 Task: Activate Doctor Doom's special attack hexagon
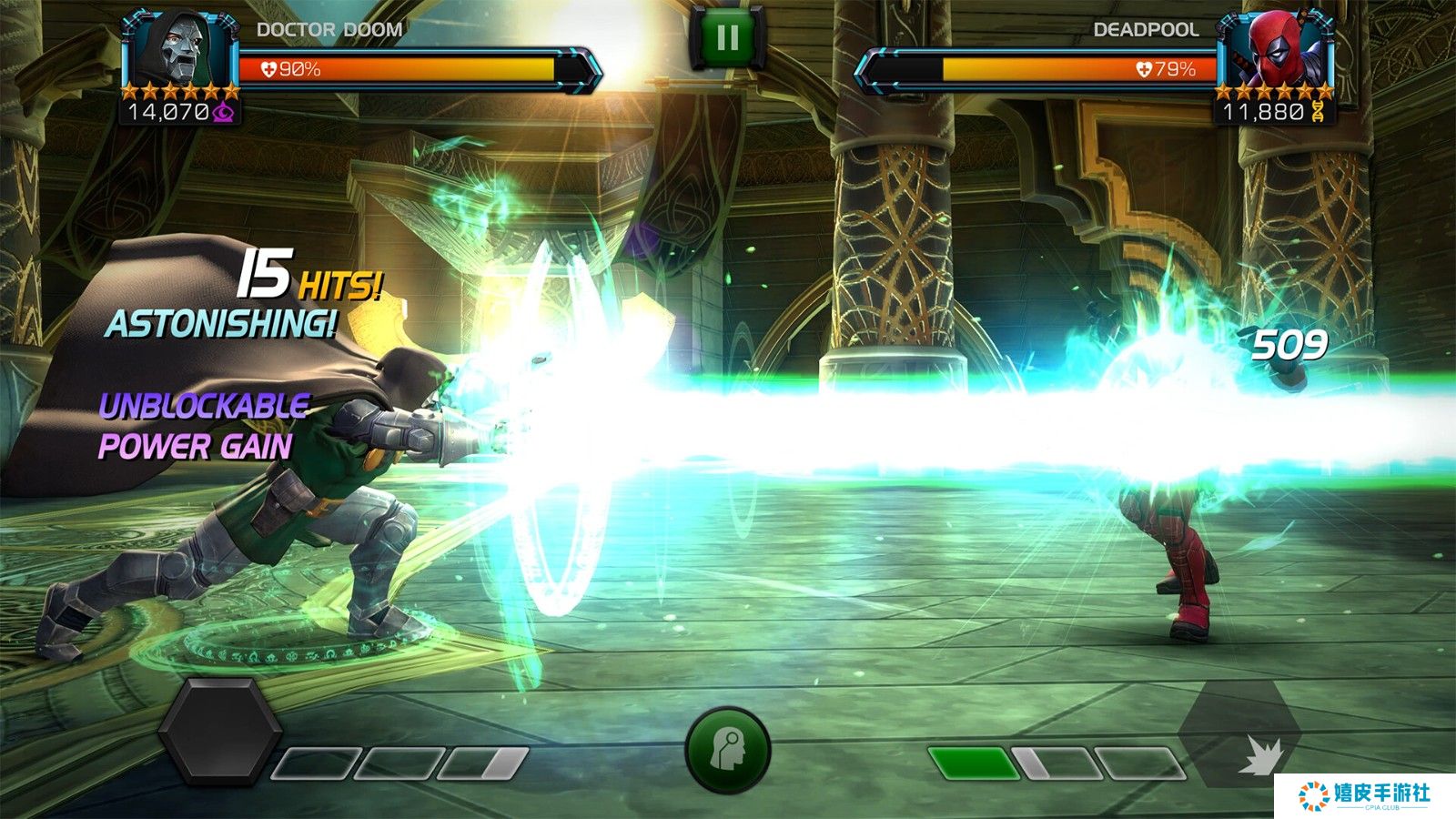tap(218, 731)
